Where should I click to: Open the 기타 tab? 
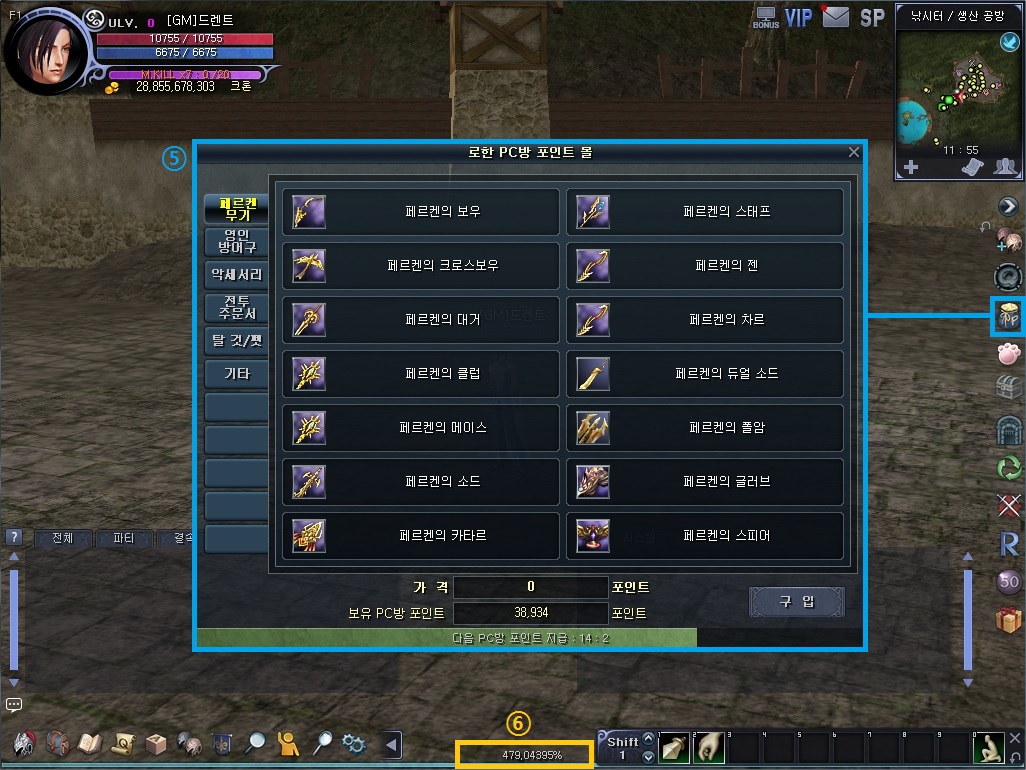[236, 374]
